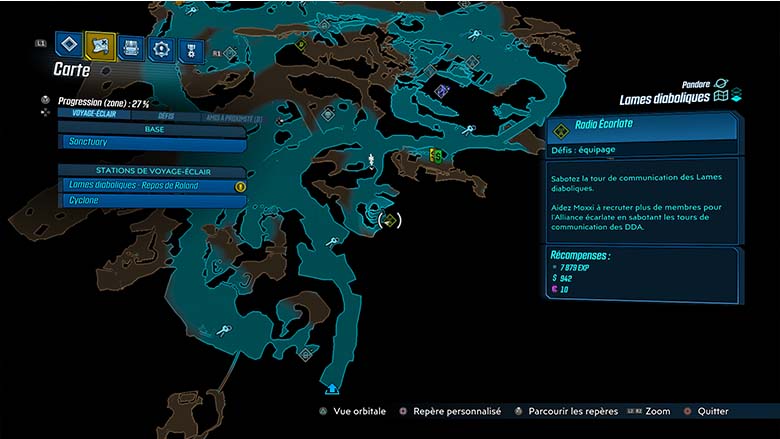Open the inventory chest tab

click(x=130, y=47)
